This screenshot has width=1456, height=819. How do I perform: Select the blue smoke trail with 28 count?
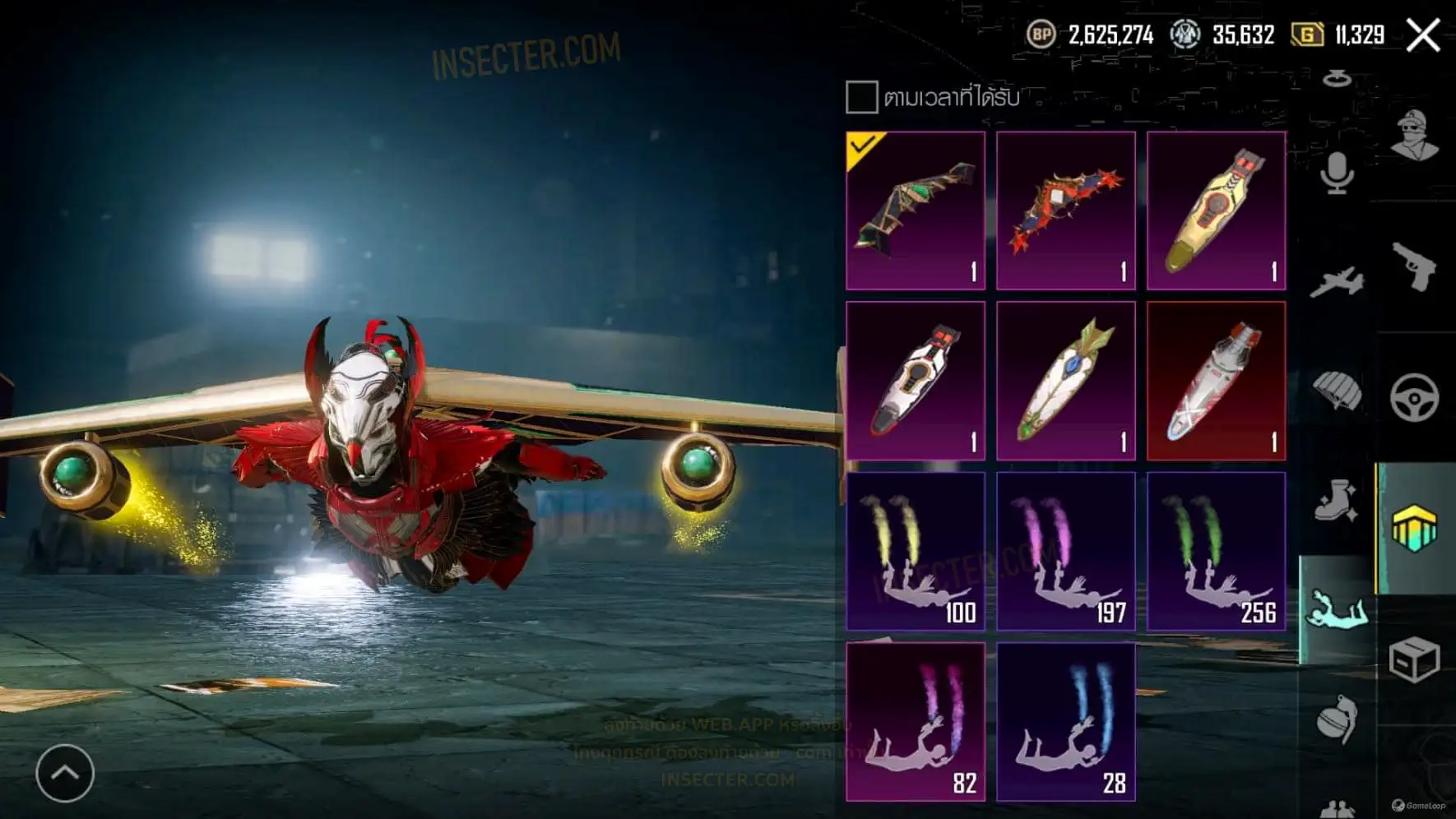(1066, 721)
